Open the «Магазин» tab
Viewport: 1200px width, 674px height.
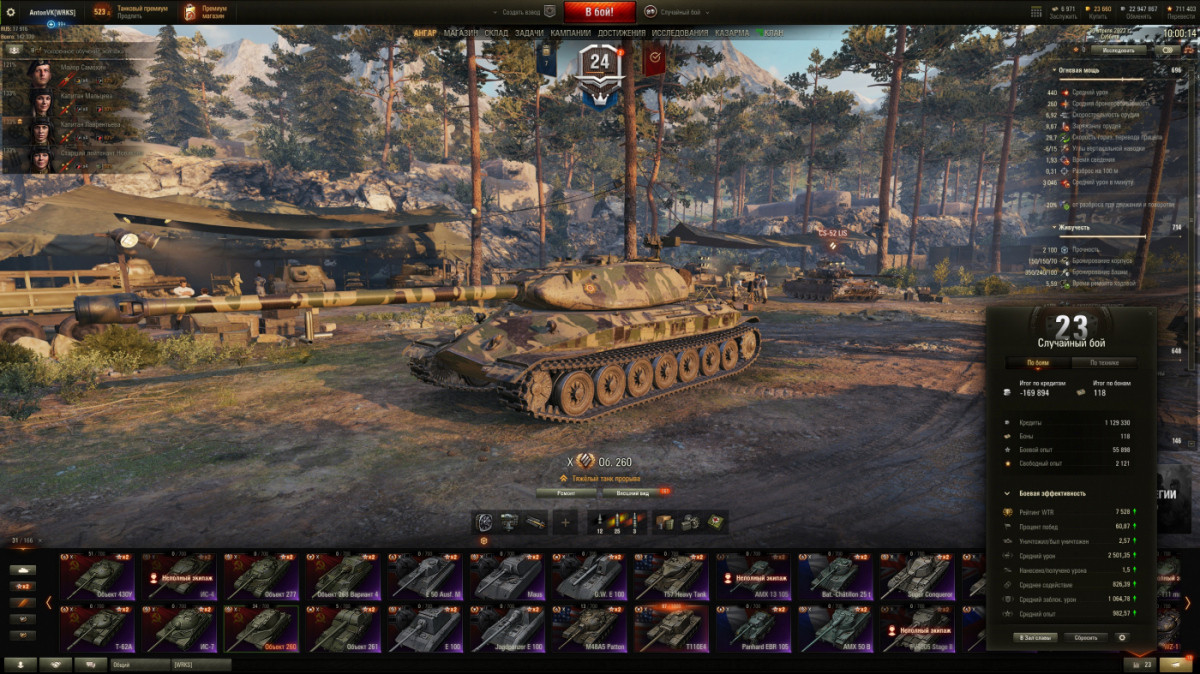461,33
